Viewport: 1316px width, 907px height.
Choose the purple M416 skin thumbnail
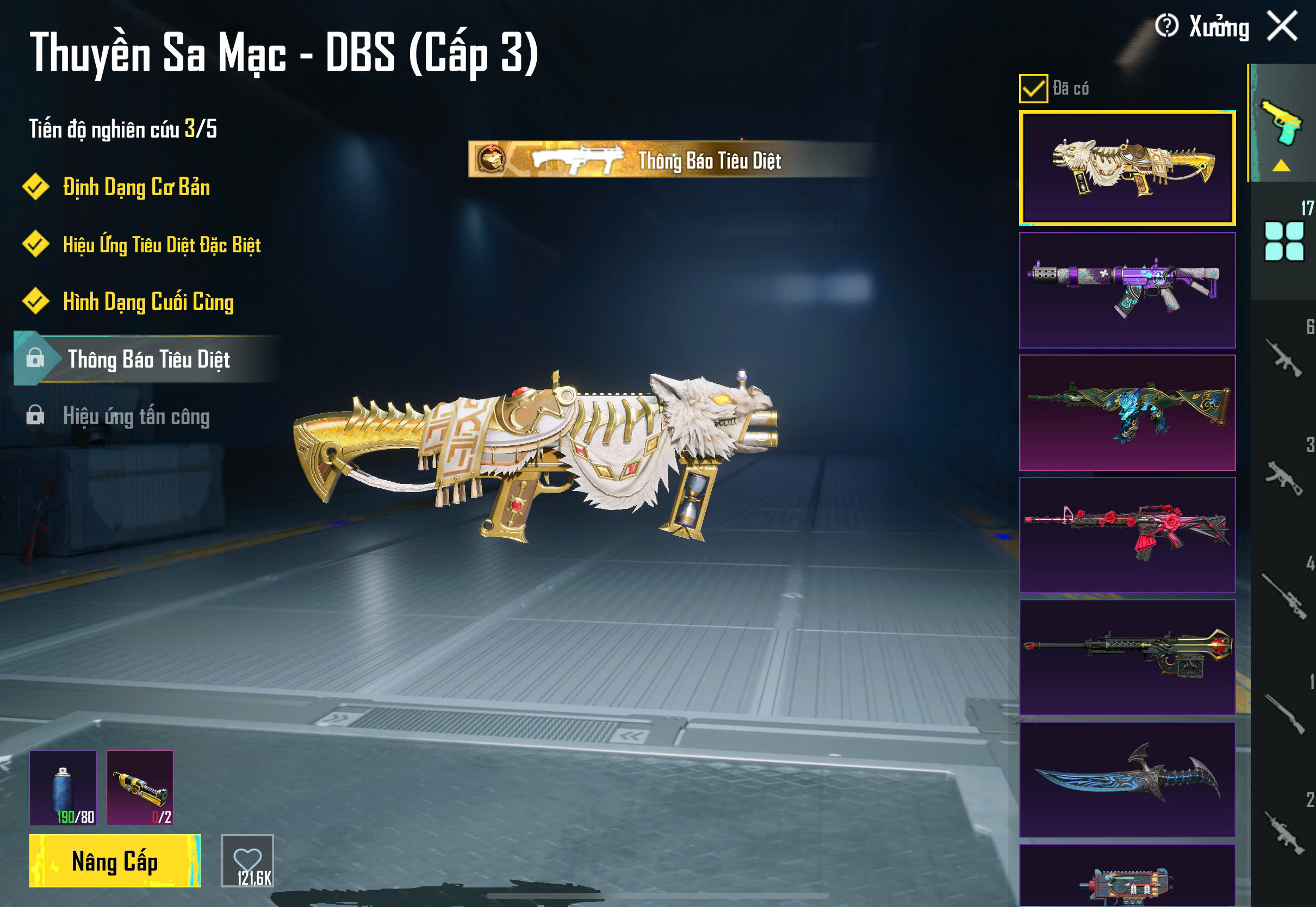click(x=1127, y=290)
